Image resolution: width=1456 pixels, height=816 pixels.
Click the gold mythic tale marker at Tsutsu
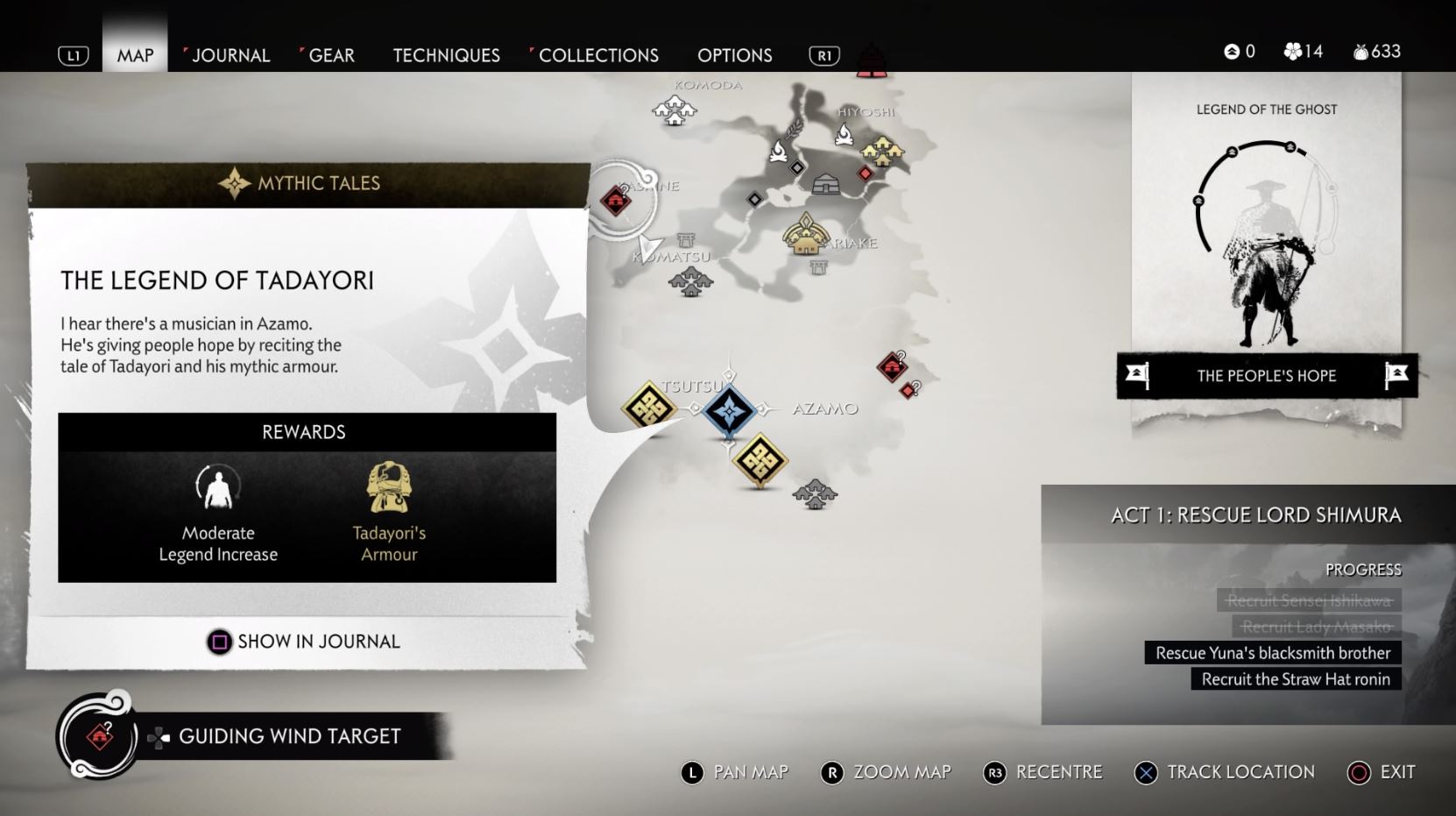(648, 407)
